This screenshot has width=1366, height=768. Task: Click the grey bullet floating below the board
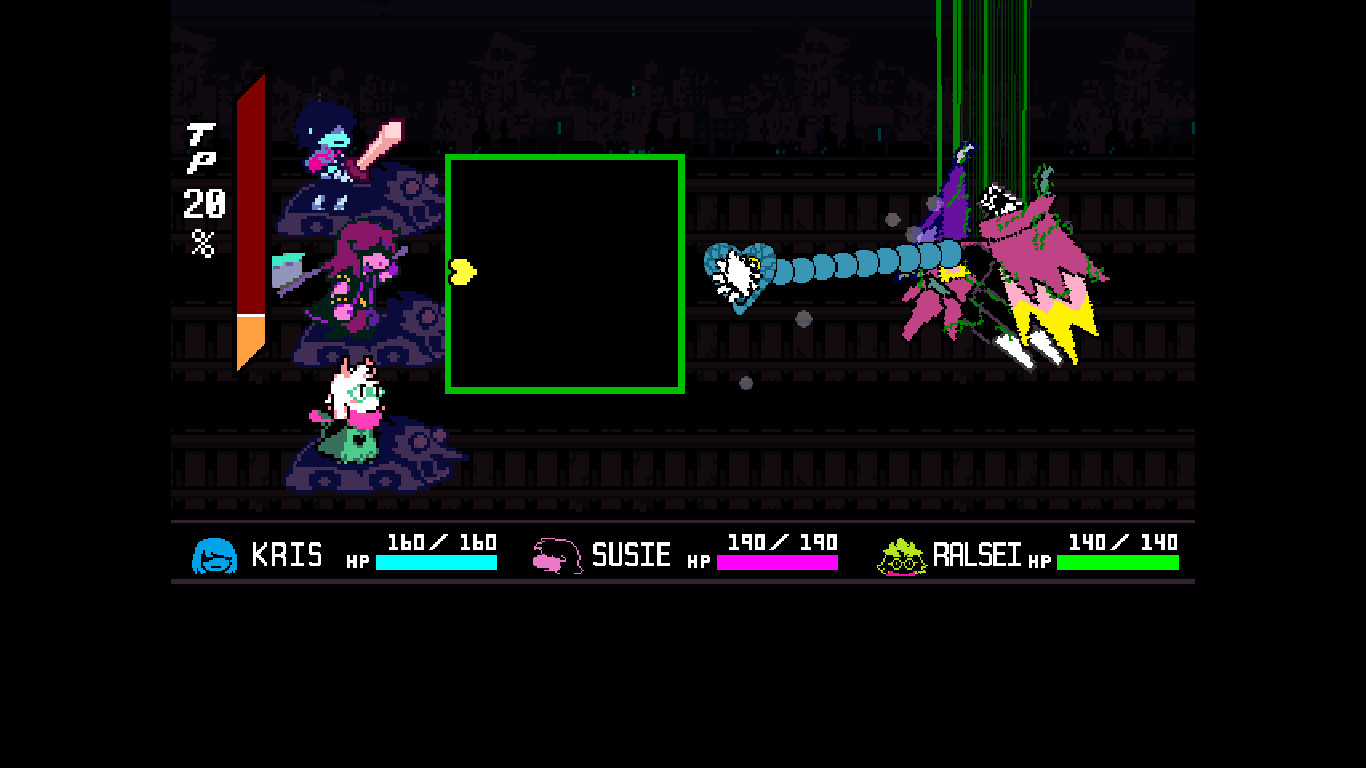pyautogui.click(x=746, y=381)
